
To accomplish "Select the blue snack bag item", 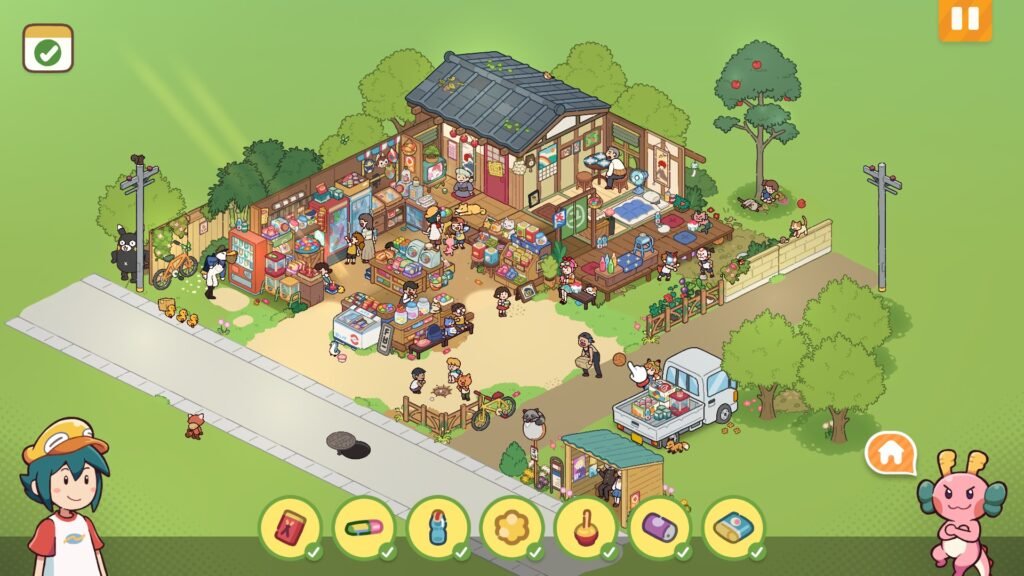I will pyautogui.click(x=733, y=527).
